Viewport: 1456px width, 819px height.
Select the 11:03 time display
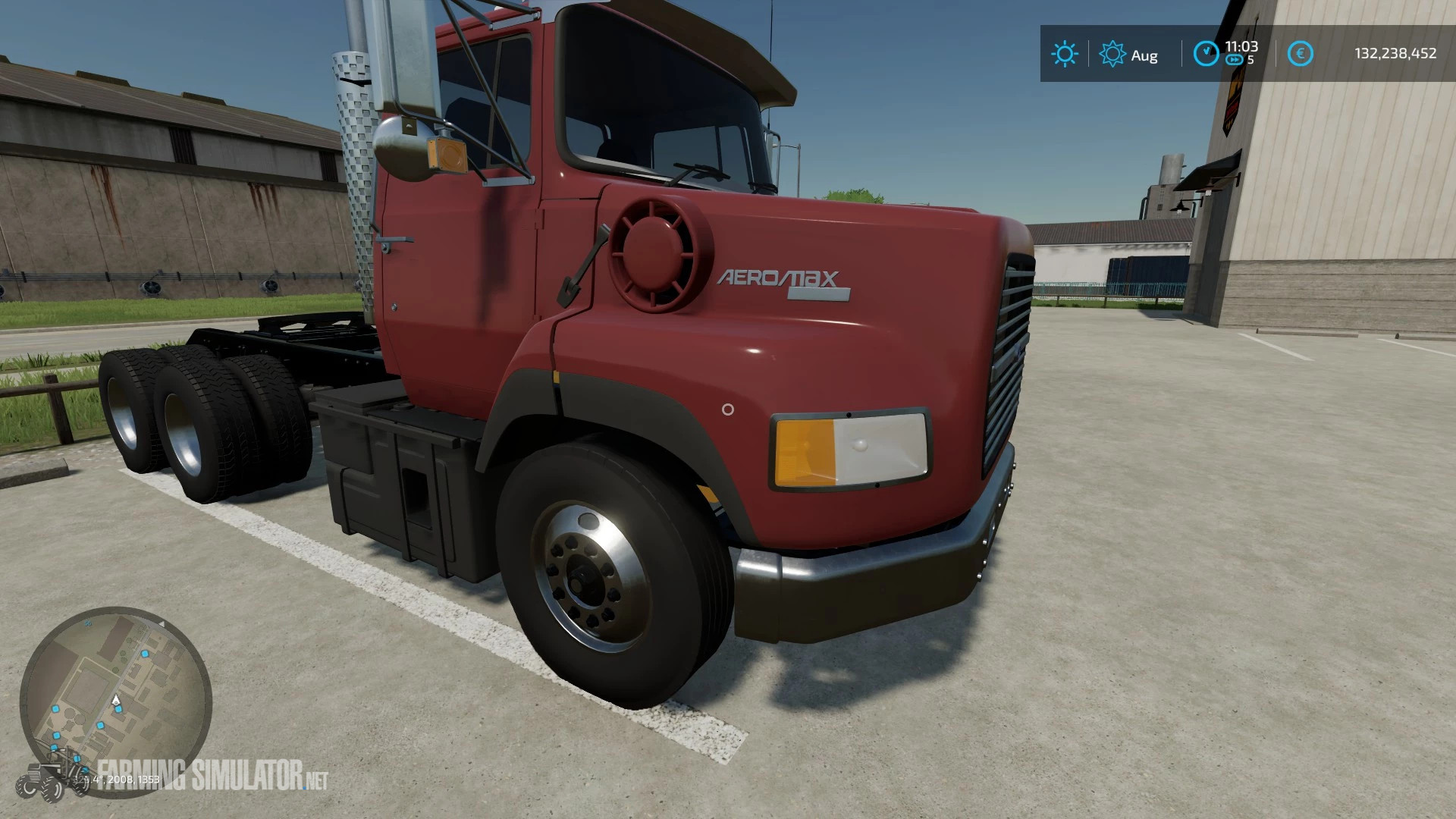point(1242,48)
